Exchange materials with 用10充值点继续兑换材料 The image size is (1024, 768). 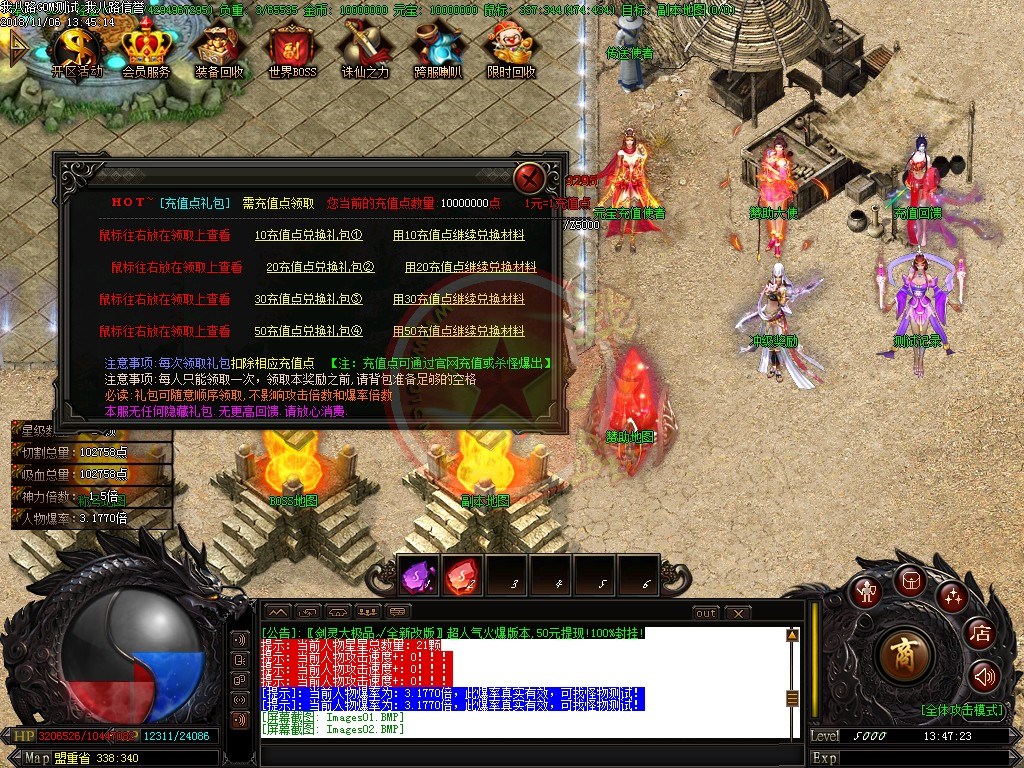458,236
